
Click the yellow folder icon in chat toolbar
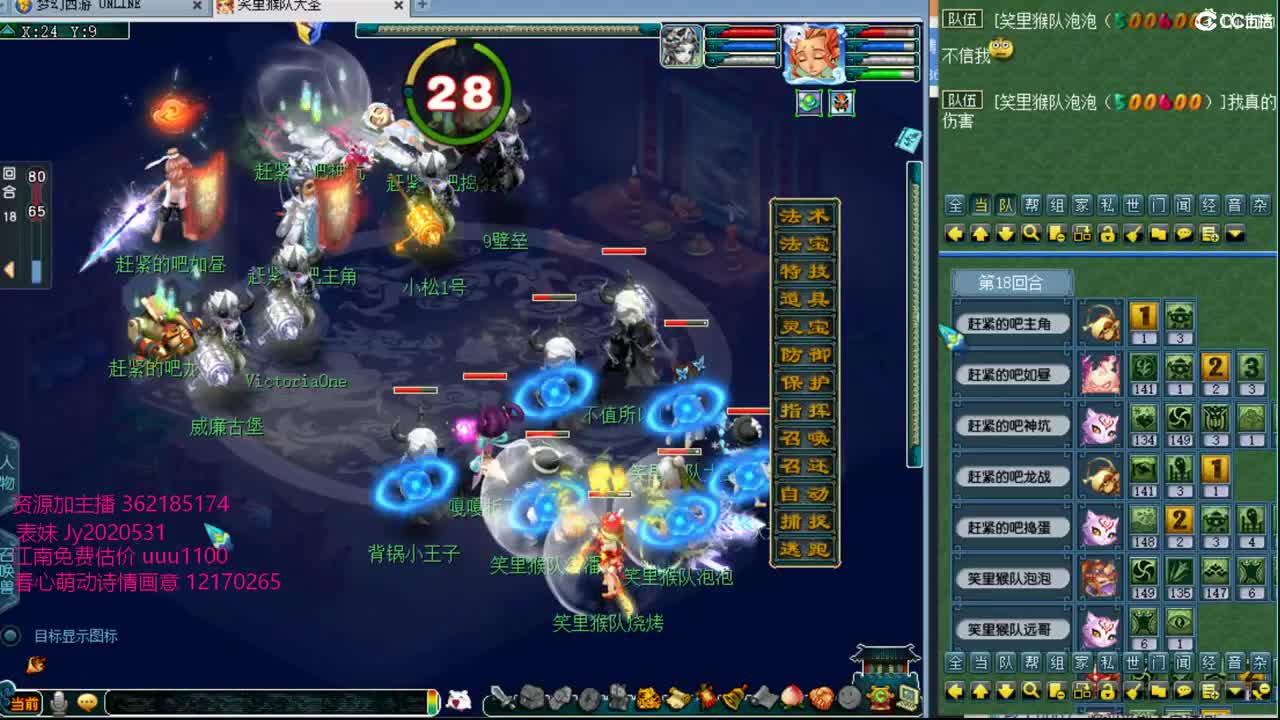[x=1158, y=233]
